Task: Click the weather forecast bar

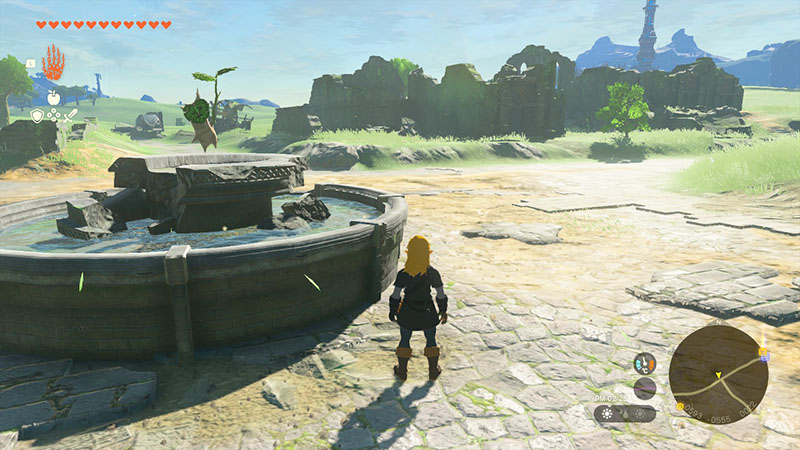Action: (624, 413)
